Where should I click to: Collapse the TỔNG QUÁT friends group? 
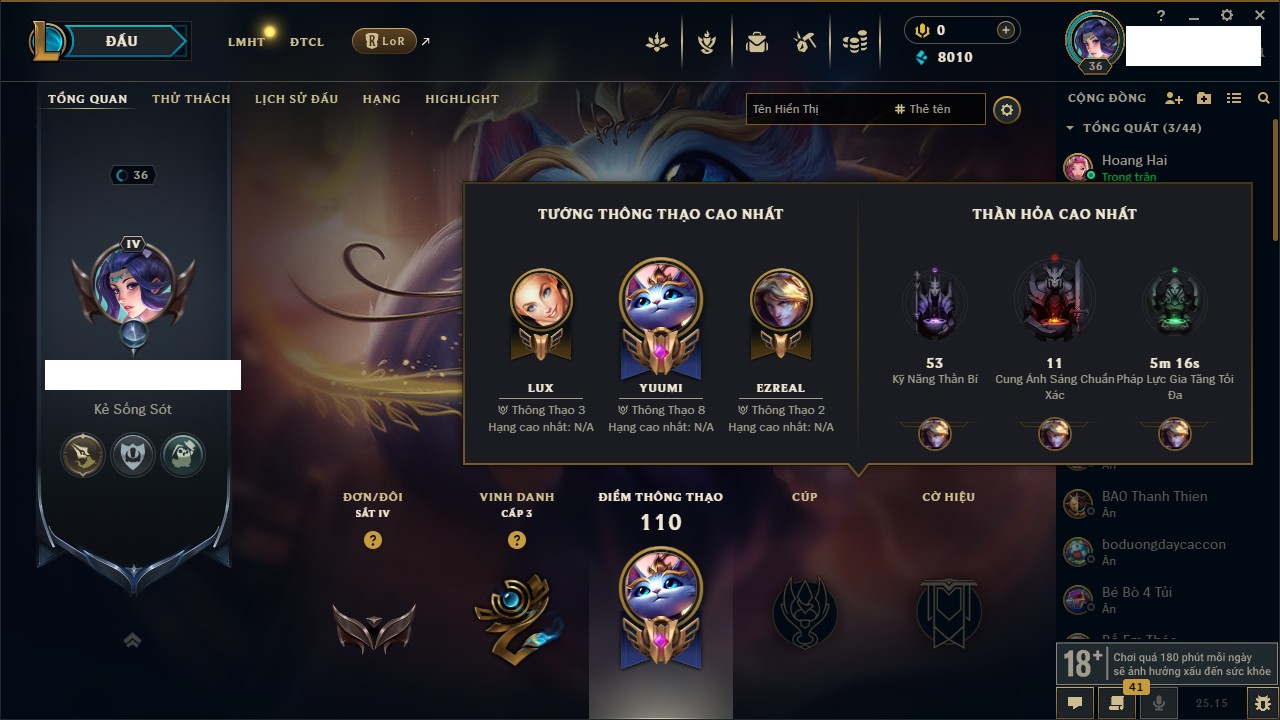[1070, 128]
